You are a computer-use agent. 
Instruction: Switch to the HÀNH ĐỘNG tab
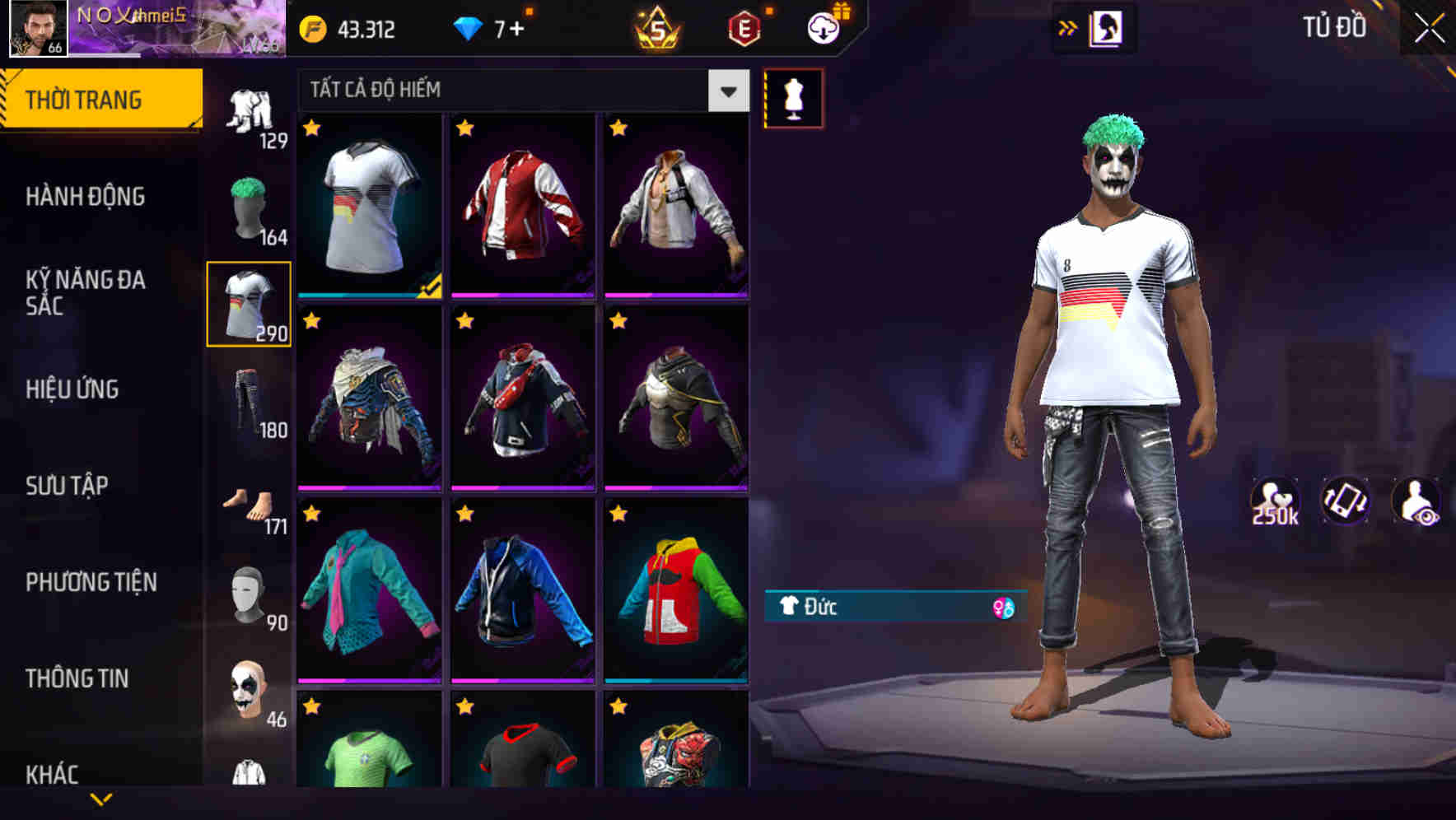86,197
